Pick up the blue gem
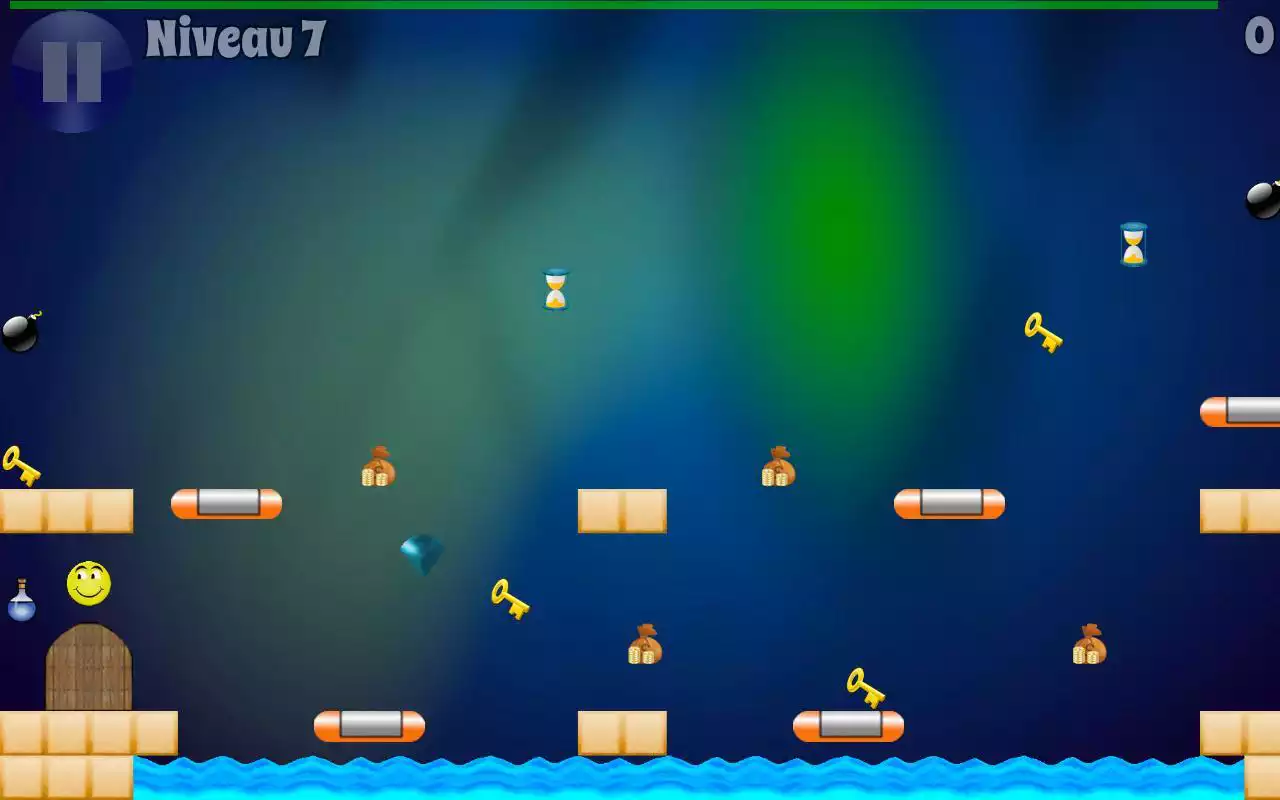Screen dimensions: 1280x800 [x=420, y=553]
